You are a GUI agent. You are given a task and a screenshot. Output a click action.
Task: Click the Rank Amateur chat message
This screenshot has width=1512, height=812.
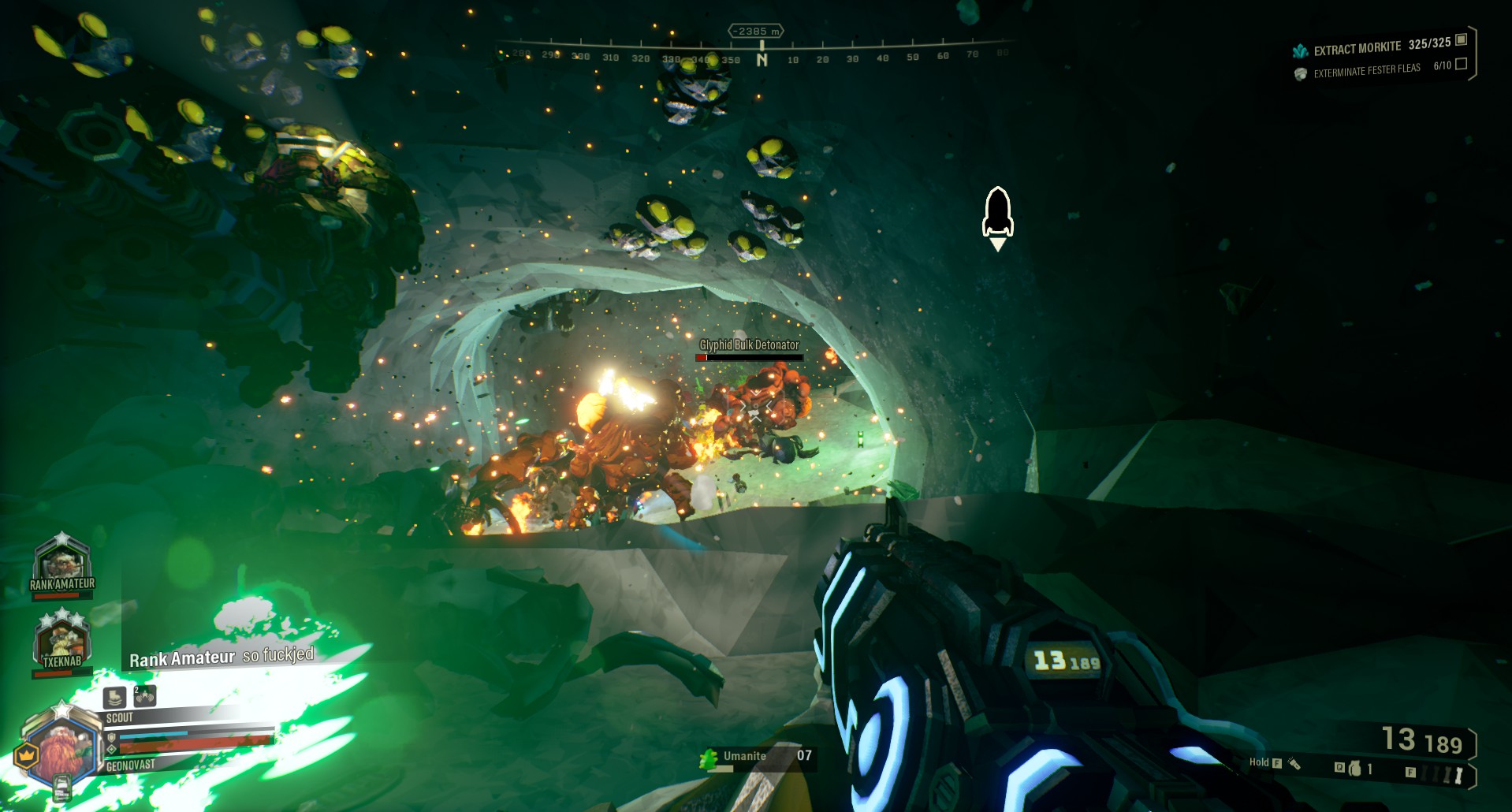(222, 657)
